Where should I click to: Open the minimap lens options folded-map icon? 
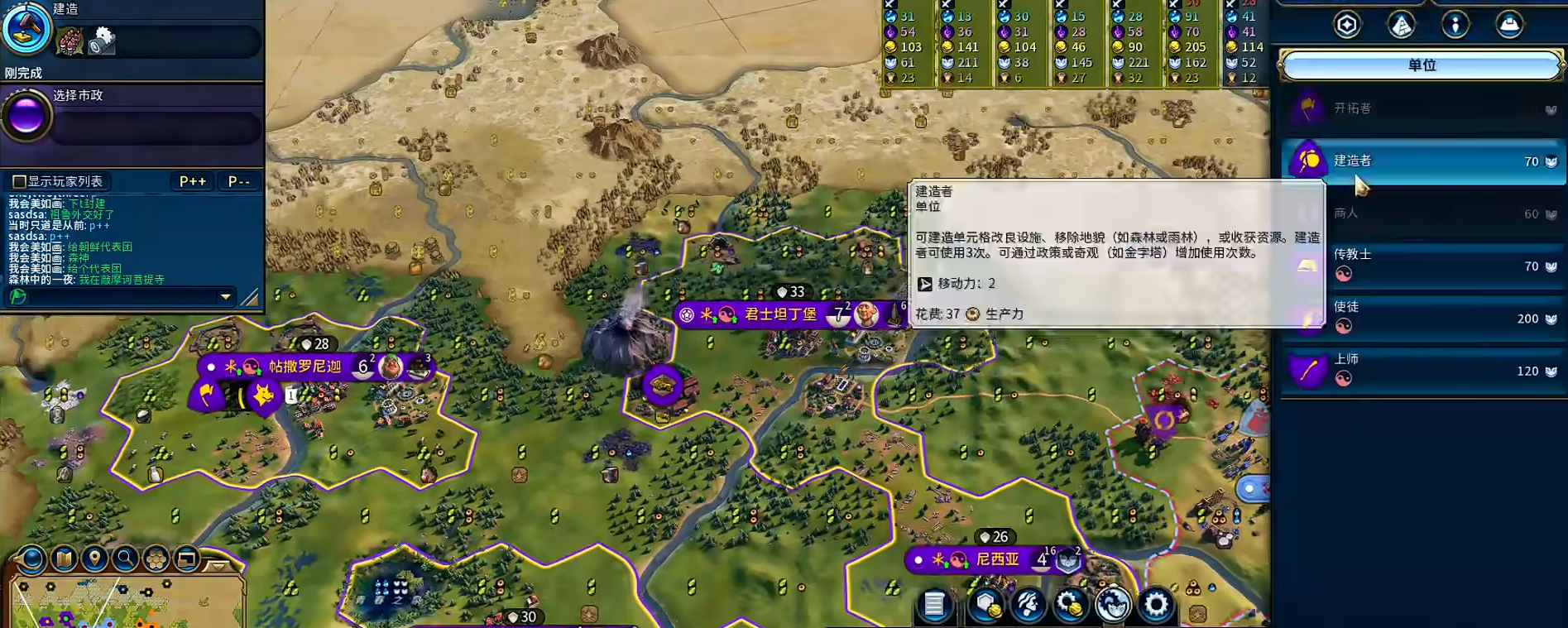tap(64, 559)
